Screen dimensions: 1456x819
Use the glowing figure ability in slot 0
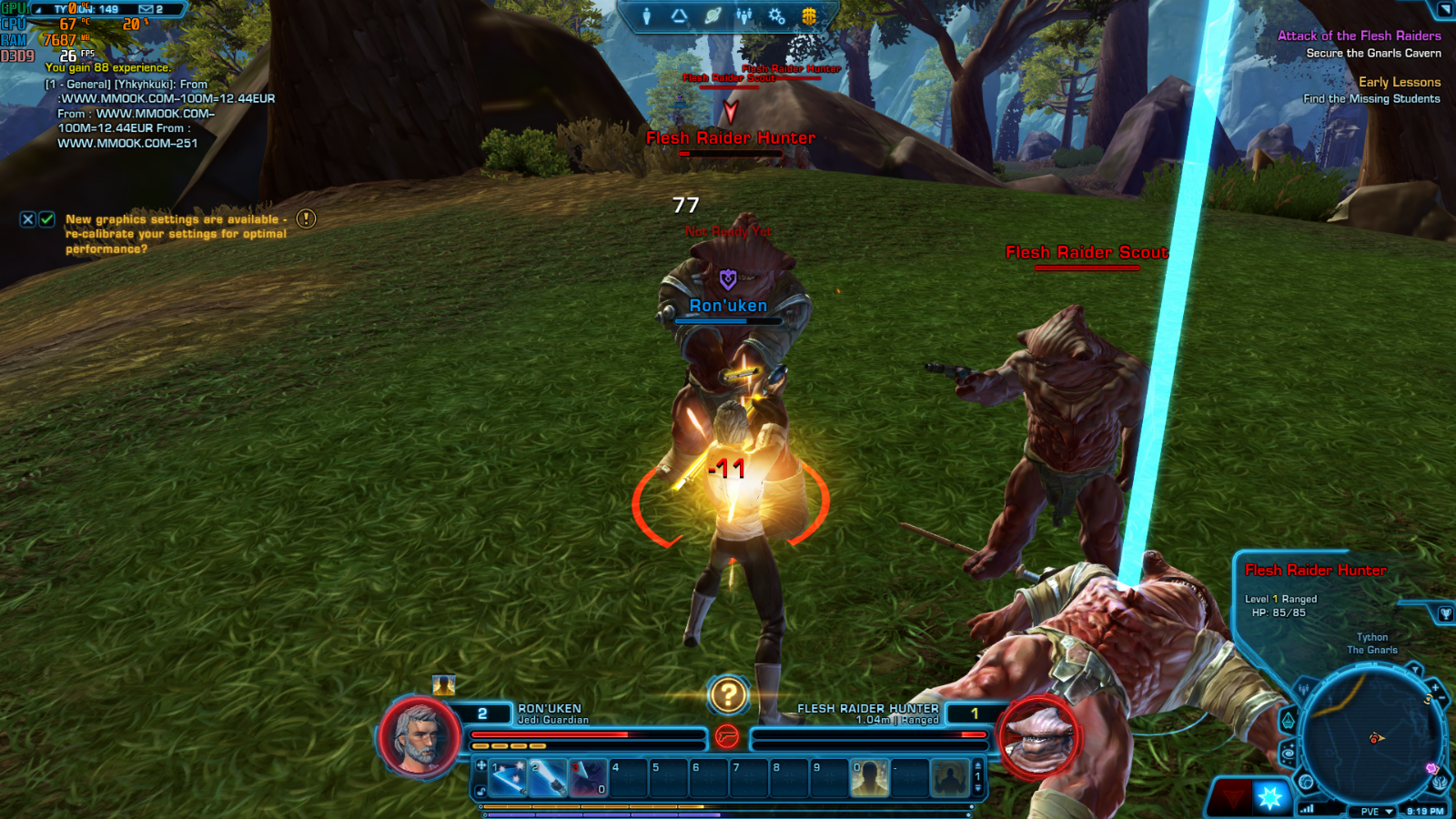869,779
